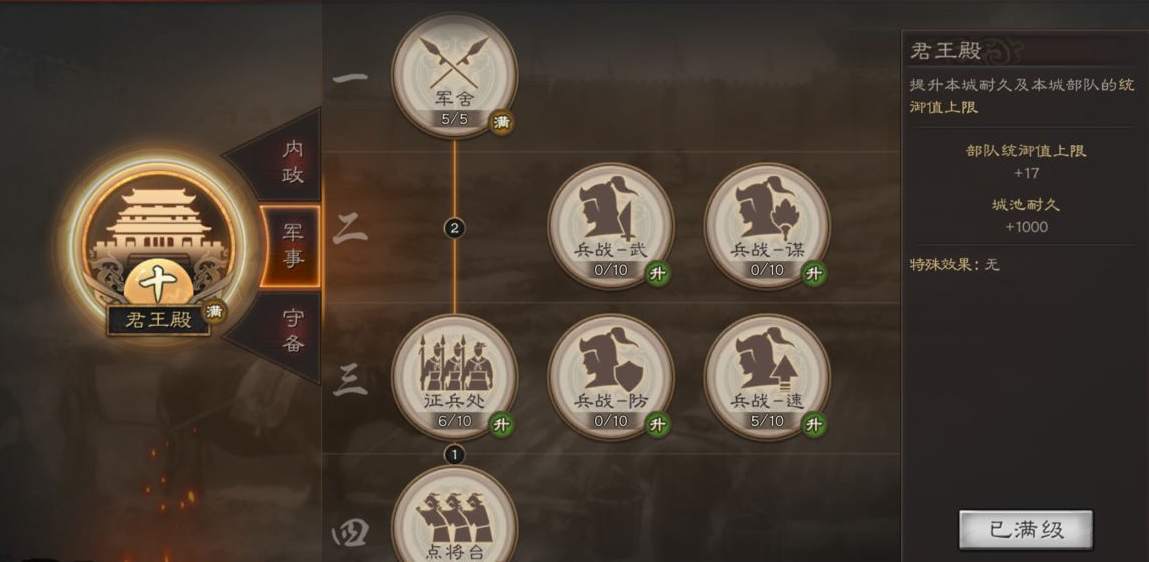Viewport: 1149px width, 562px height.
Task: Tap the green 升 badge on 兵战-谋
Action: point(814,273)
